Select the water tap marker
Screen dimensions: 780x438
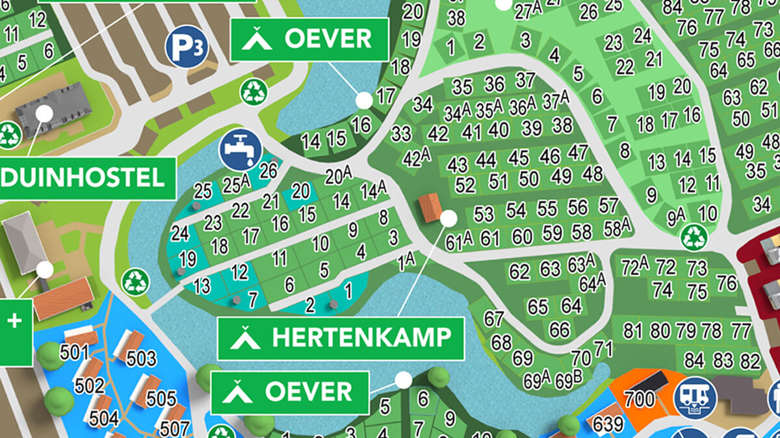[238, 148]
